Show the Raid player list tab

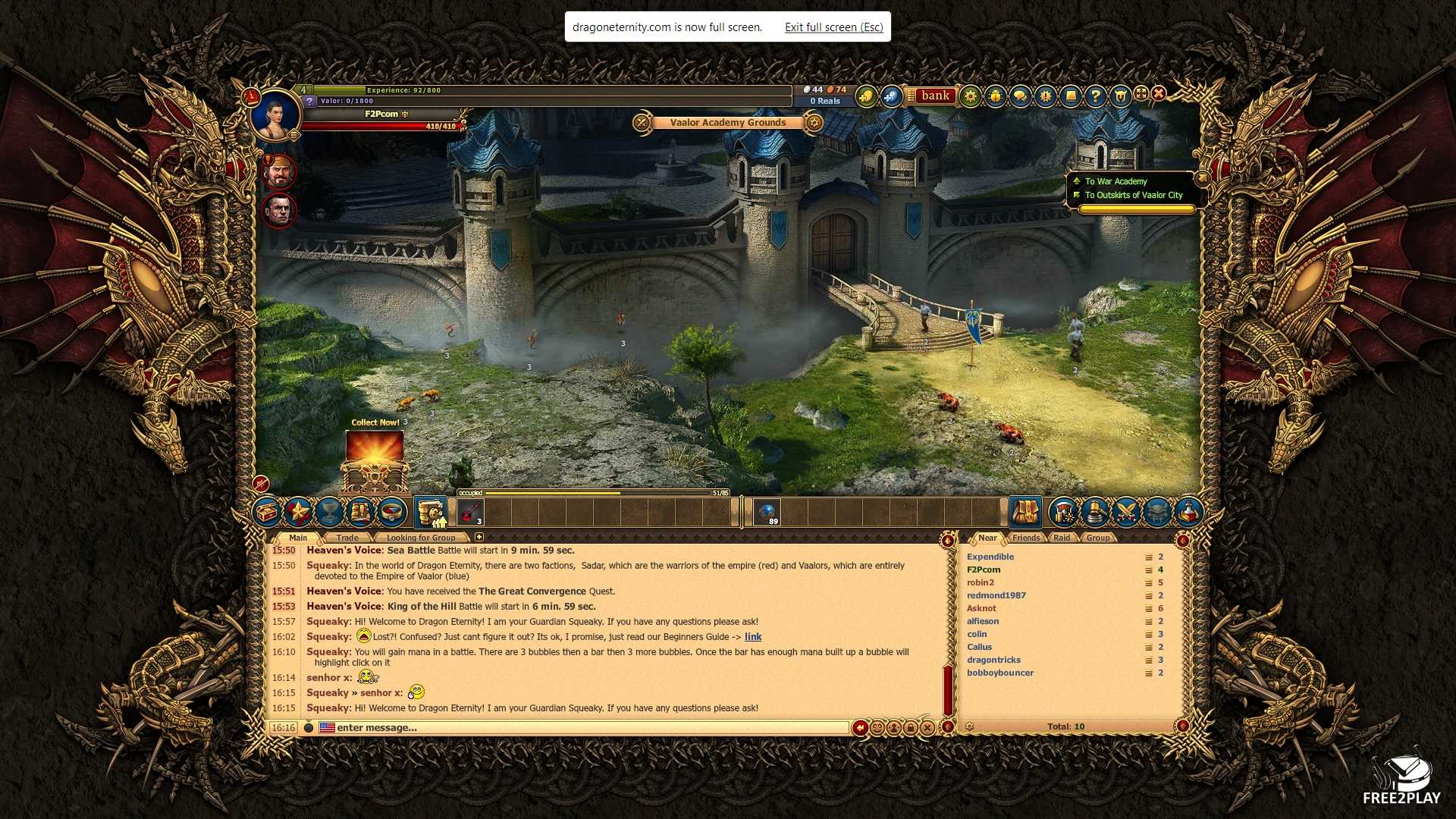tap(1062, 538)
